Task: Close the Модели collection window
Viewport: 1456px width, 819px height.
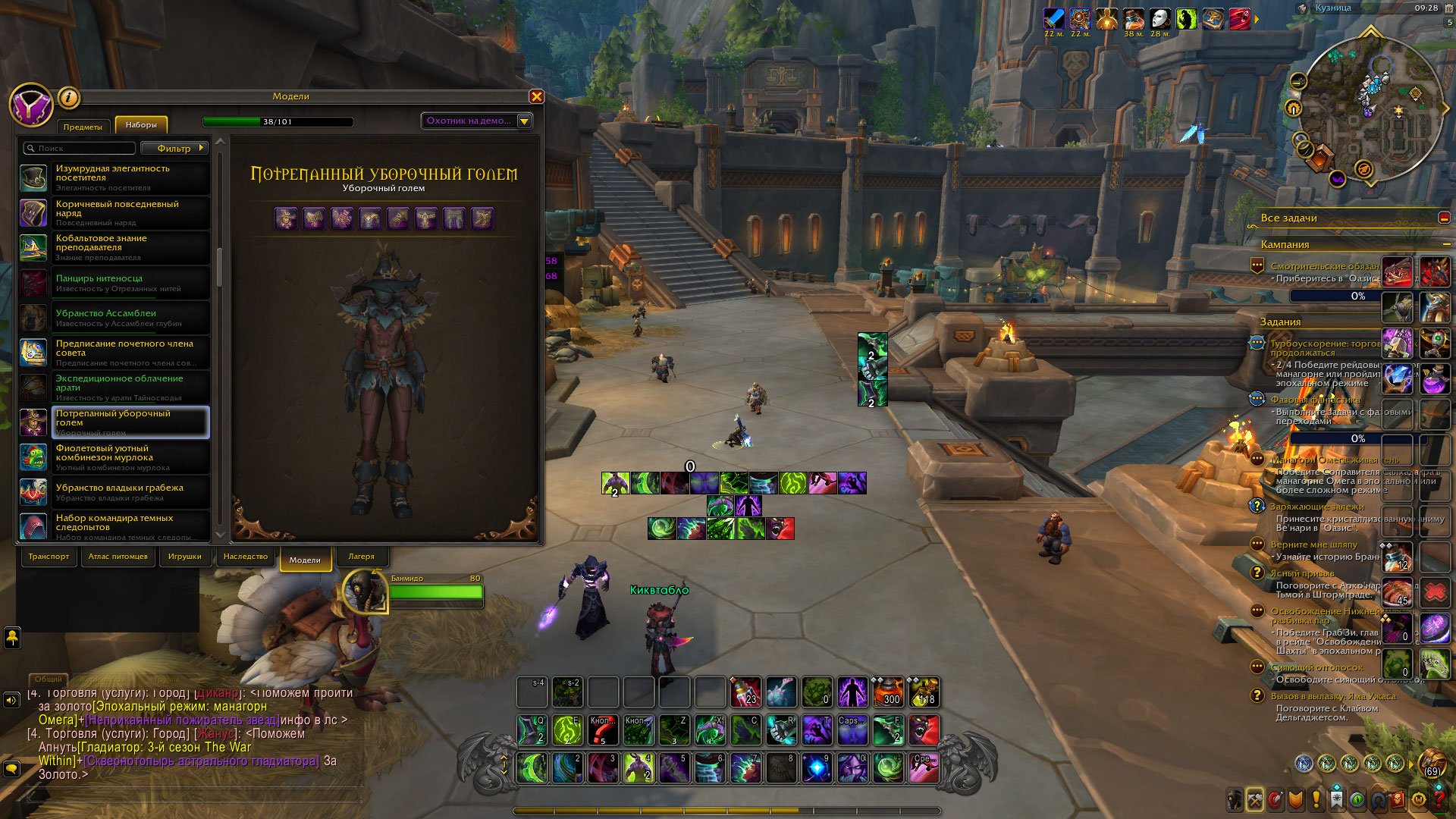Action: 537,96
